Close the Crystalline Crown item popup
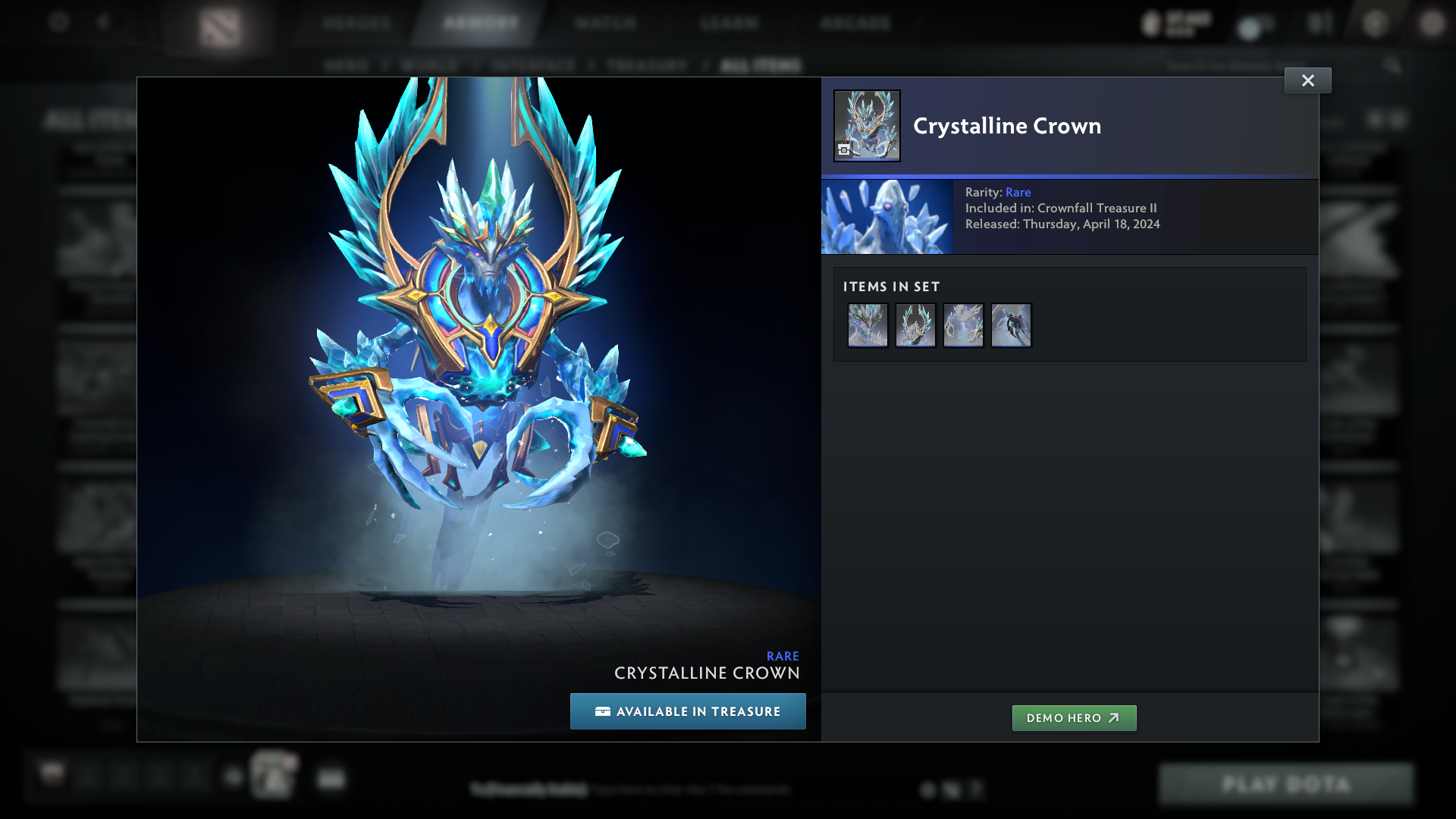Screen dimensions: 1456x819 [x=1307, y=80]
